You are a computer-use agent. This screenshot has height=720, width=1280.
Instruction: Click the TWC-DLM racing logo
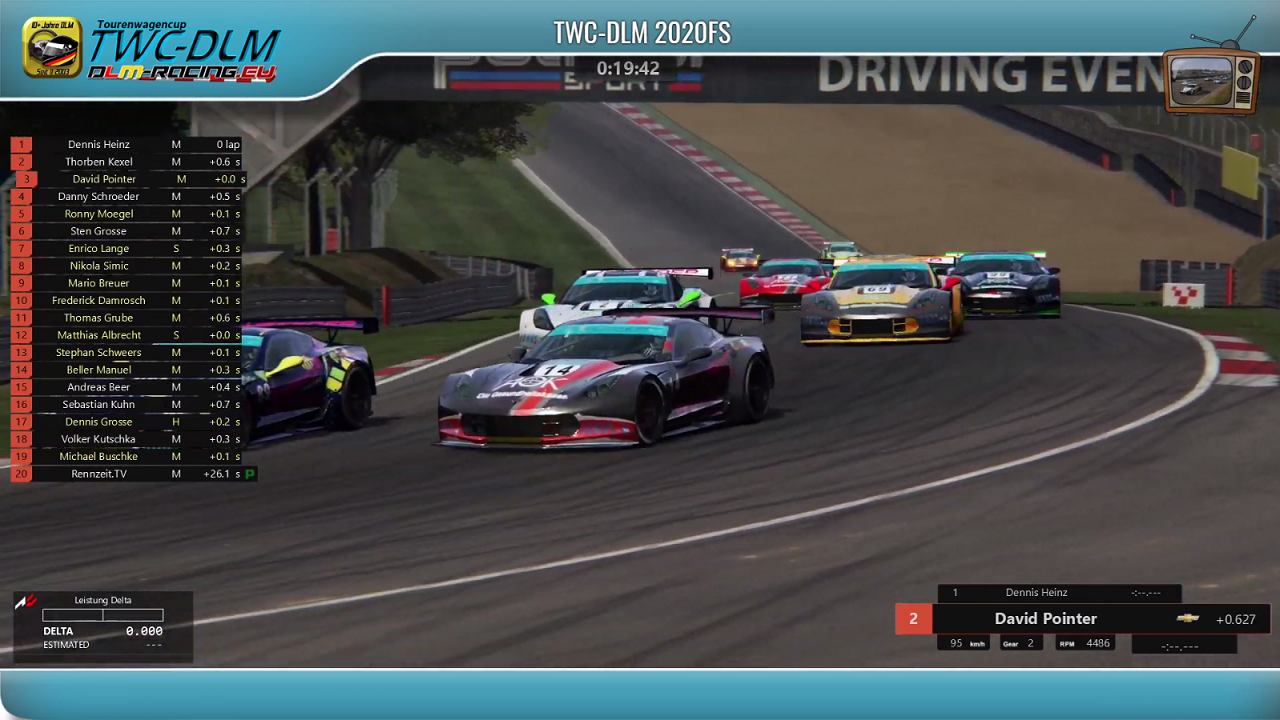click(152, 50)
